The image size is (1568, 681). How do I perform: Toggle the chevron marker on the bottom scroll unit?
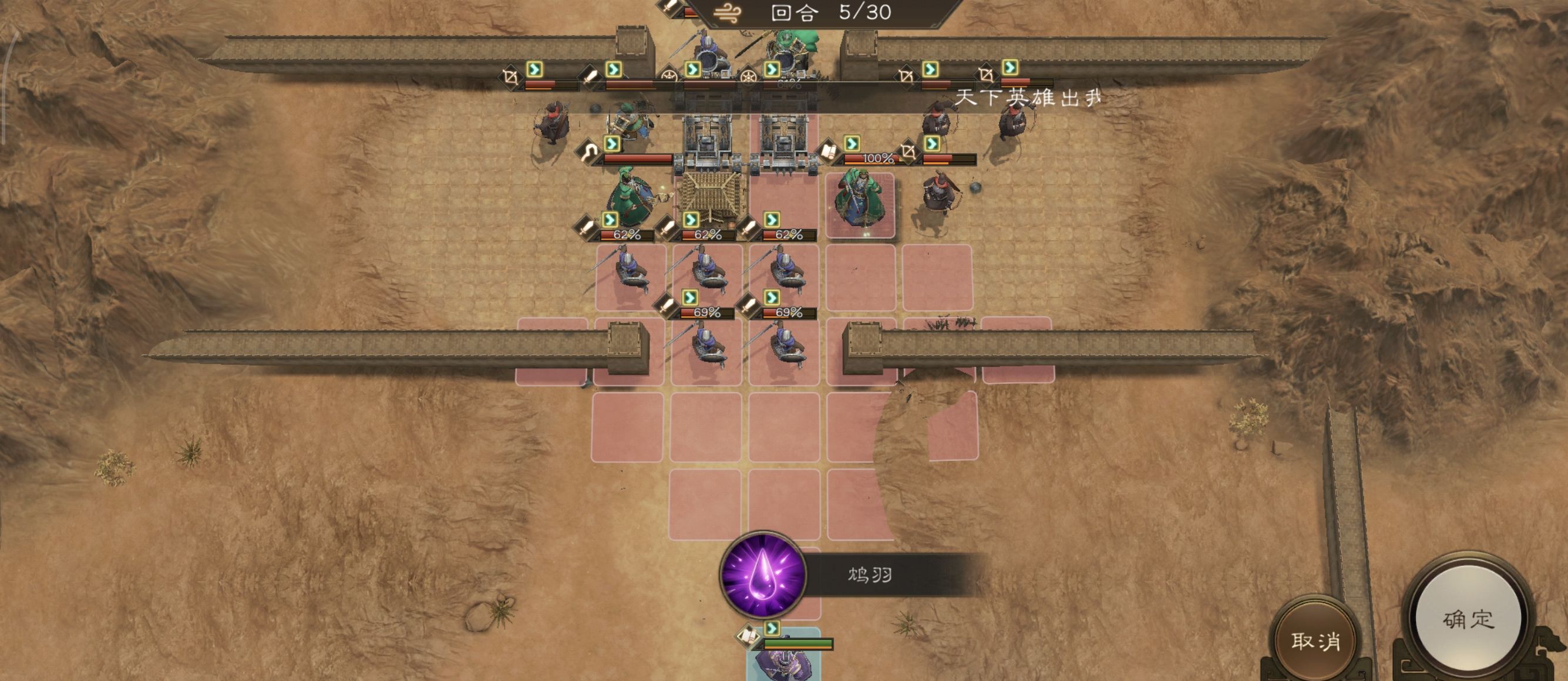[x=772, y=629]
